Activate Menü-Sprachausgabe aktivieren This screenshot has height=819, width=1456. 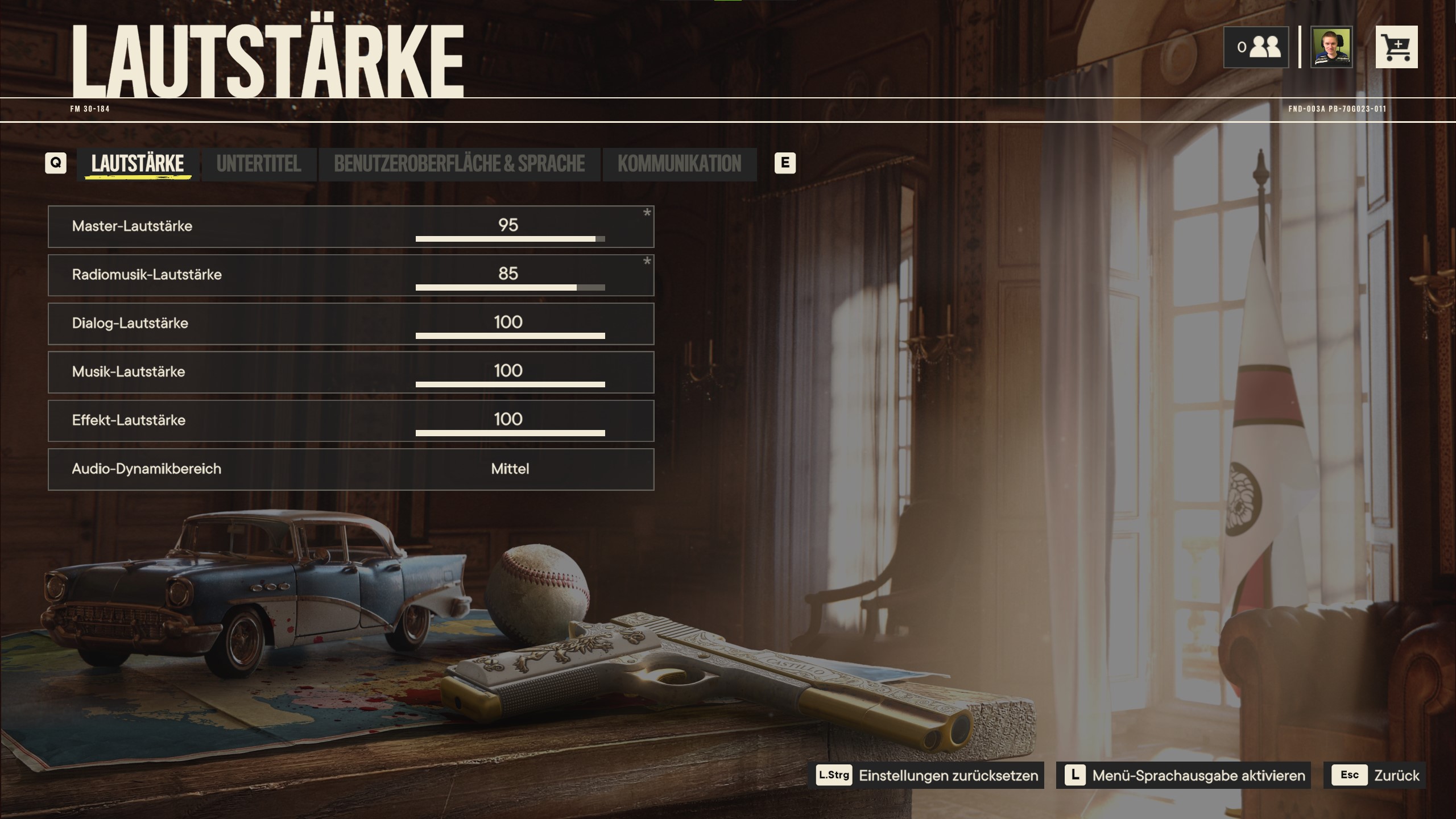coord(1184,775)
